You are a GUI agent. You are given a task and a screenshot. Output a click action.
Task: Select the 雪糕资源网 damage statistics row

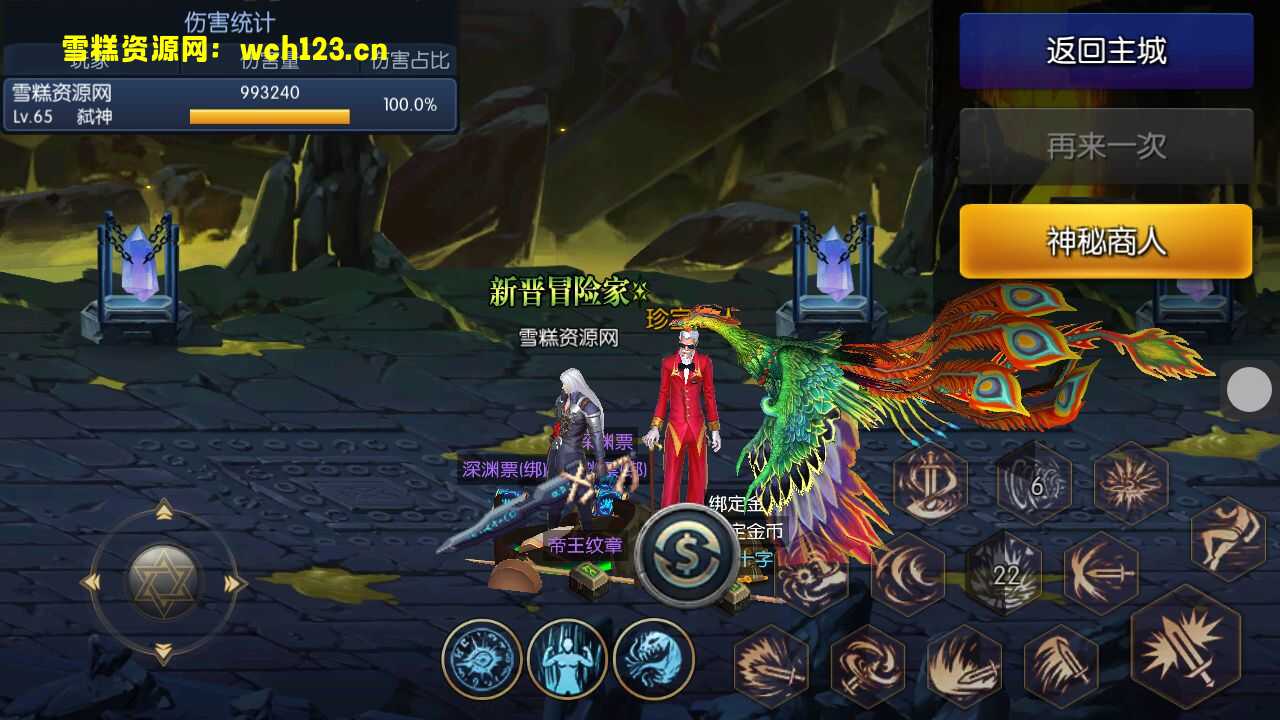tap(229, 104)
